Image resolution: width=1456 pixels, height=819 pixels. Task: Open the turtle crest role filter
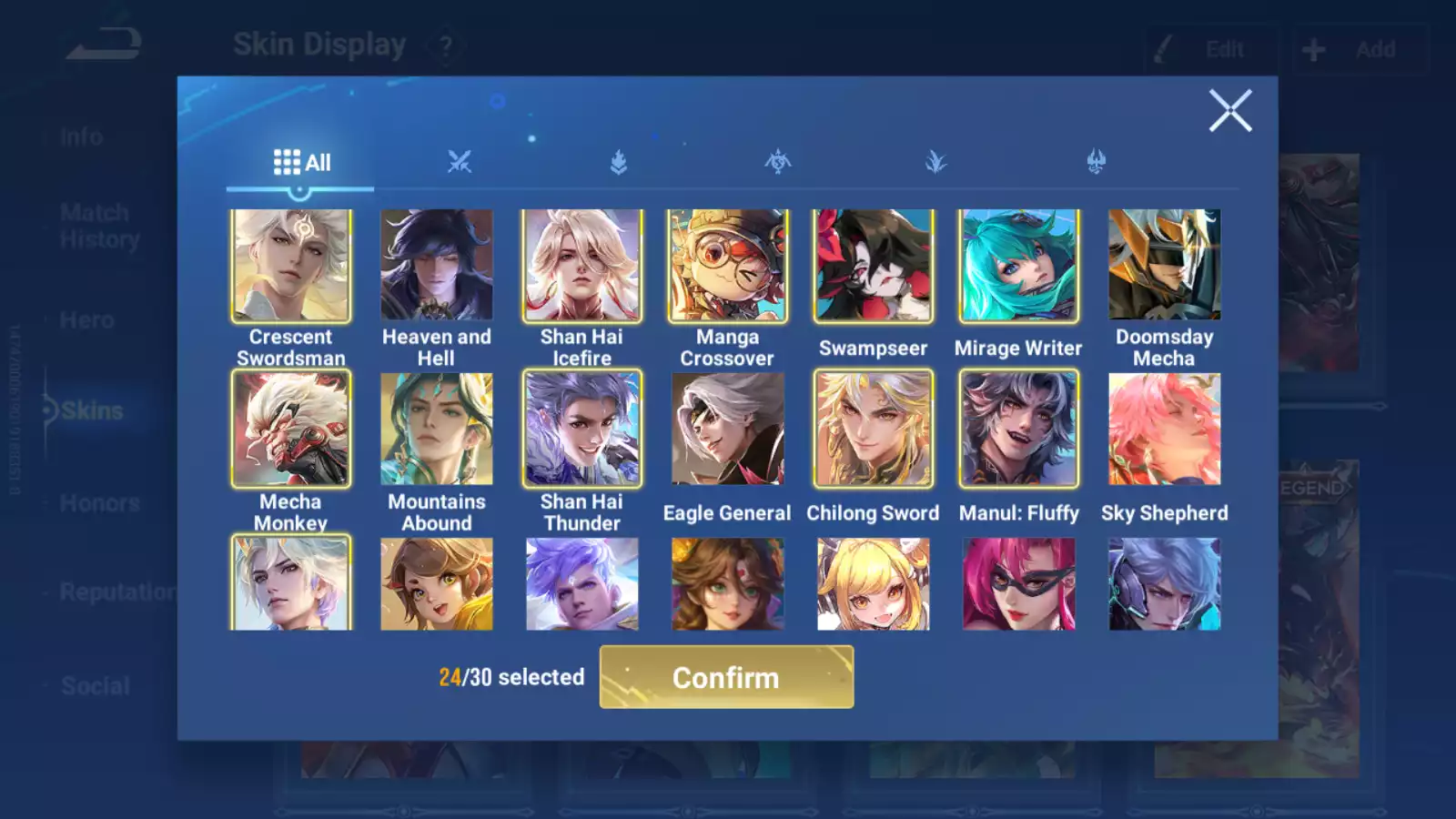point(778,162)
